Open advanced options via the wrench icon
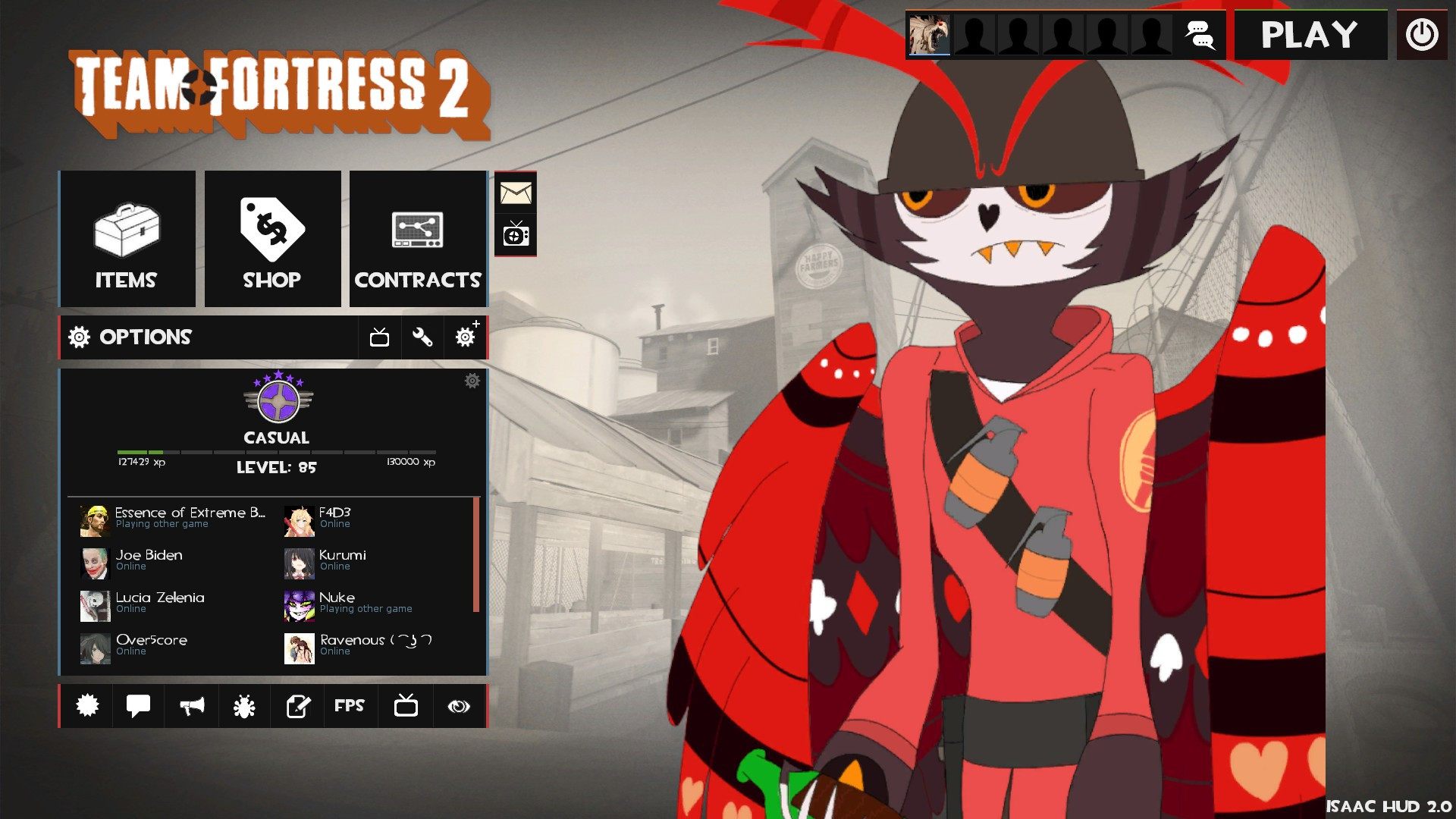The width and height of the screenshot is (1456, 819). pyautogui.click(x=422, y=337)
